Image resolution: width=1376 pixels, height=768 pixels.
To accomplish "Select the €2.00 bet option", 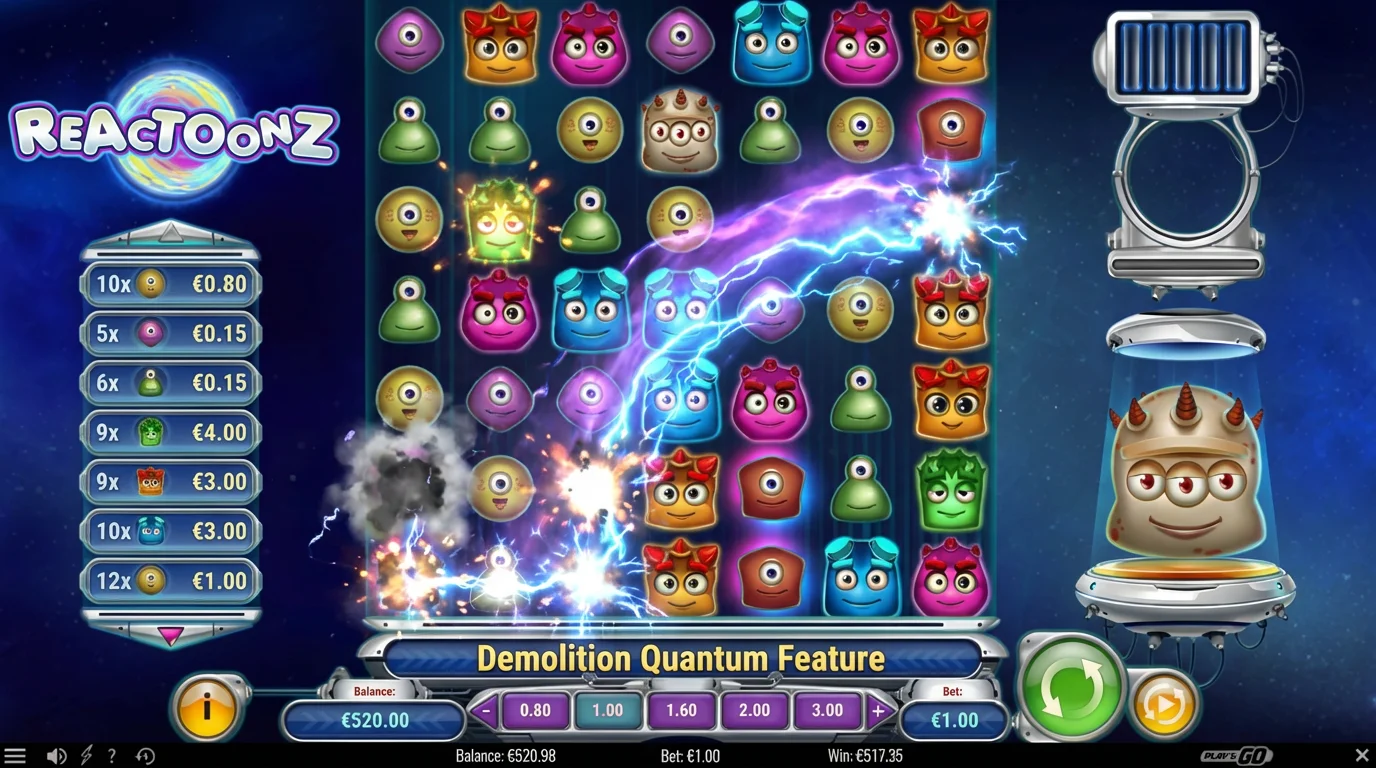I will point(754,710).
